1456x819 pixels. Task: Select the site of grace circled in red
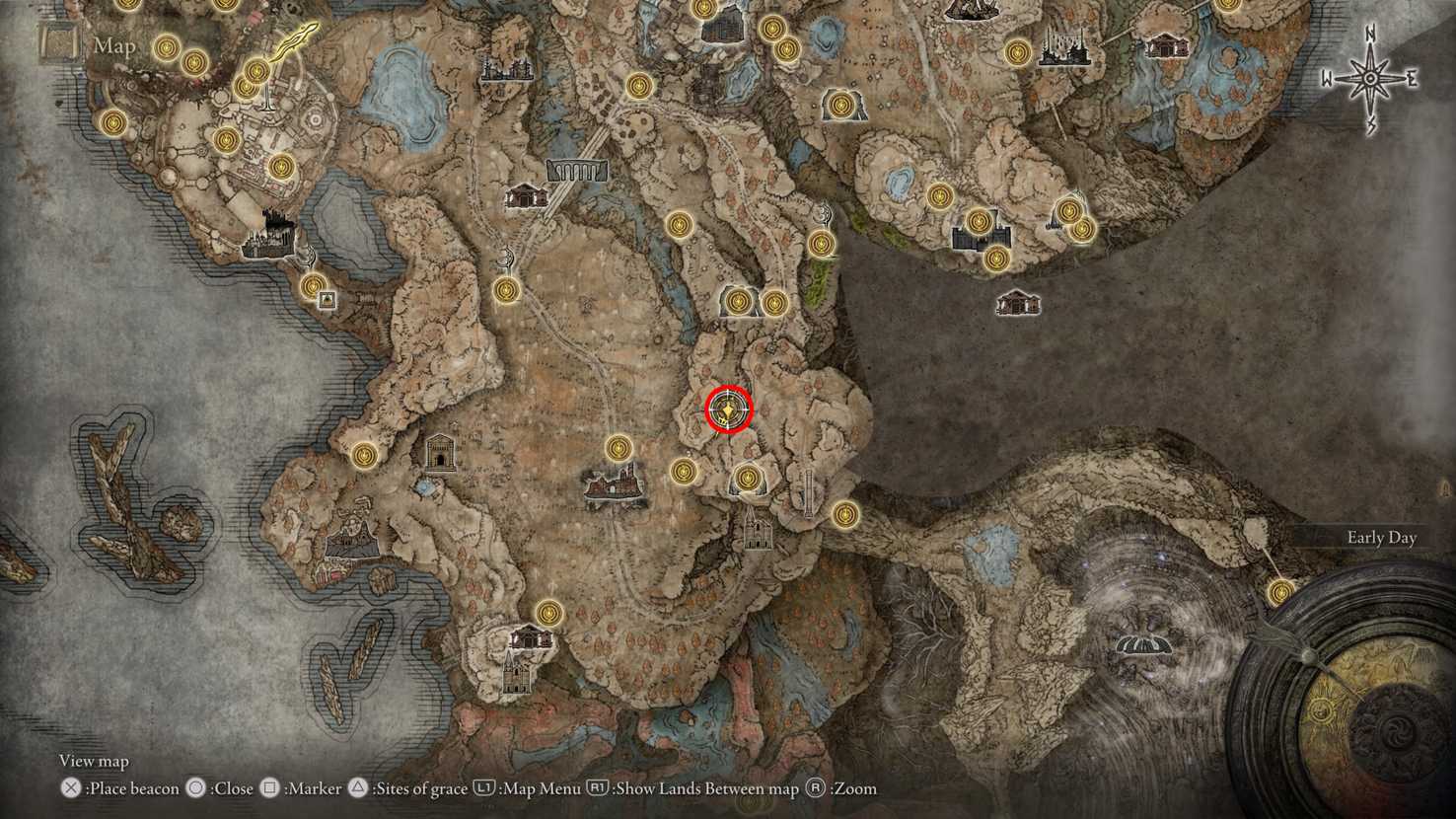[x=727, y=409]
